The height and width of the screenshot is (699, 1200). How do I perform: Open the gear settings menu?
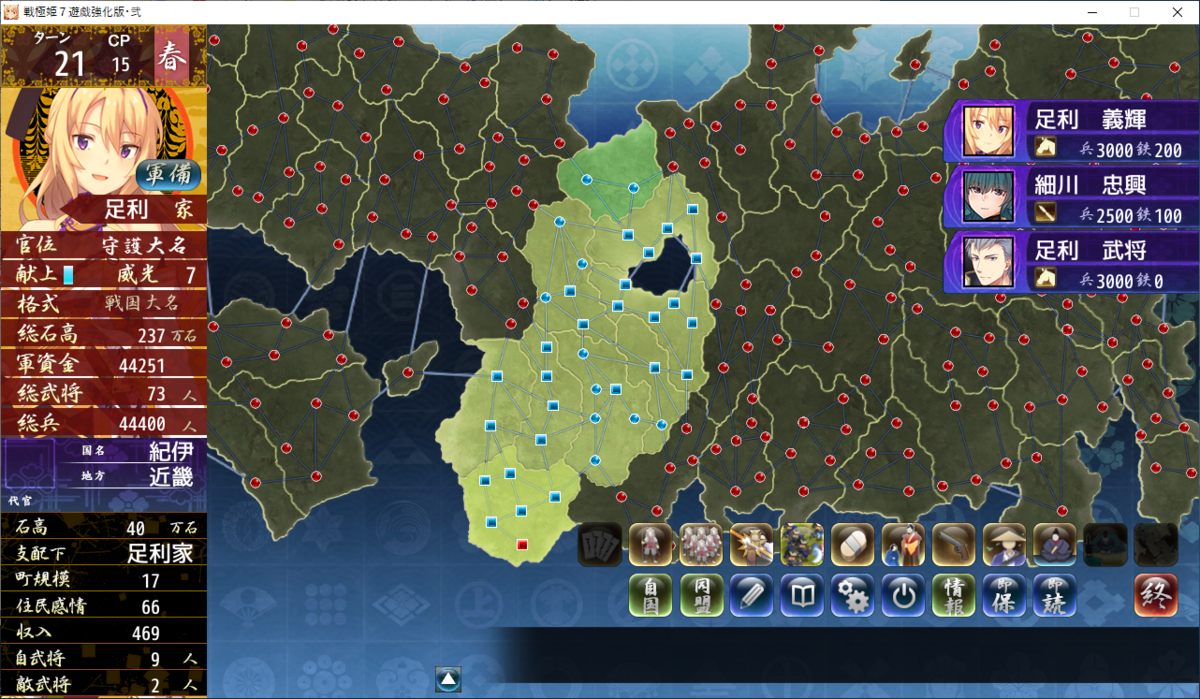point(852,596)
